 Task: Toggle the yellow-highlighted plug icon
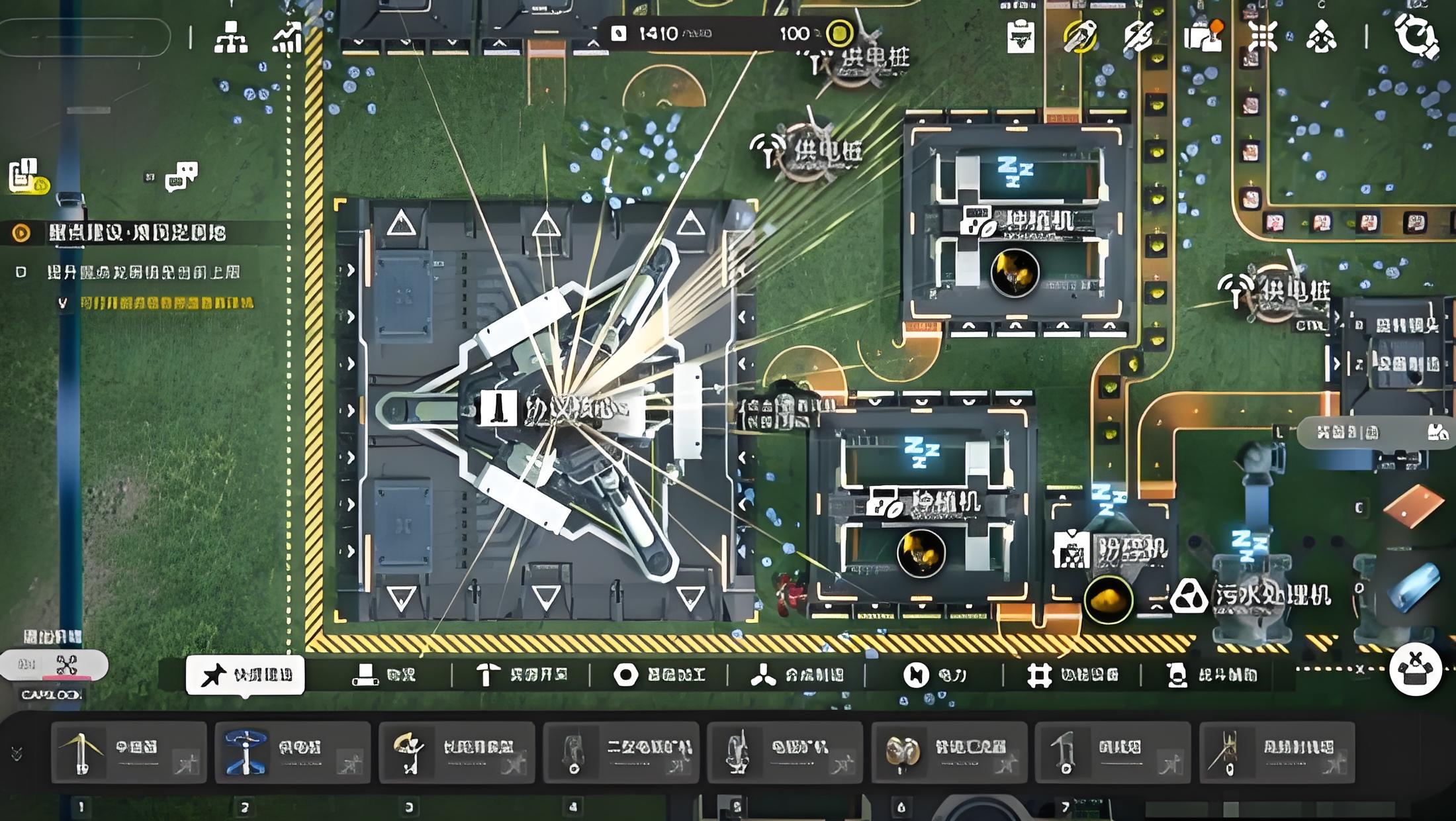click(x=1079, y=36)
